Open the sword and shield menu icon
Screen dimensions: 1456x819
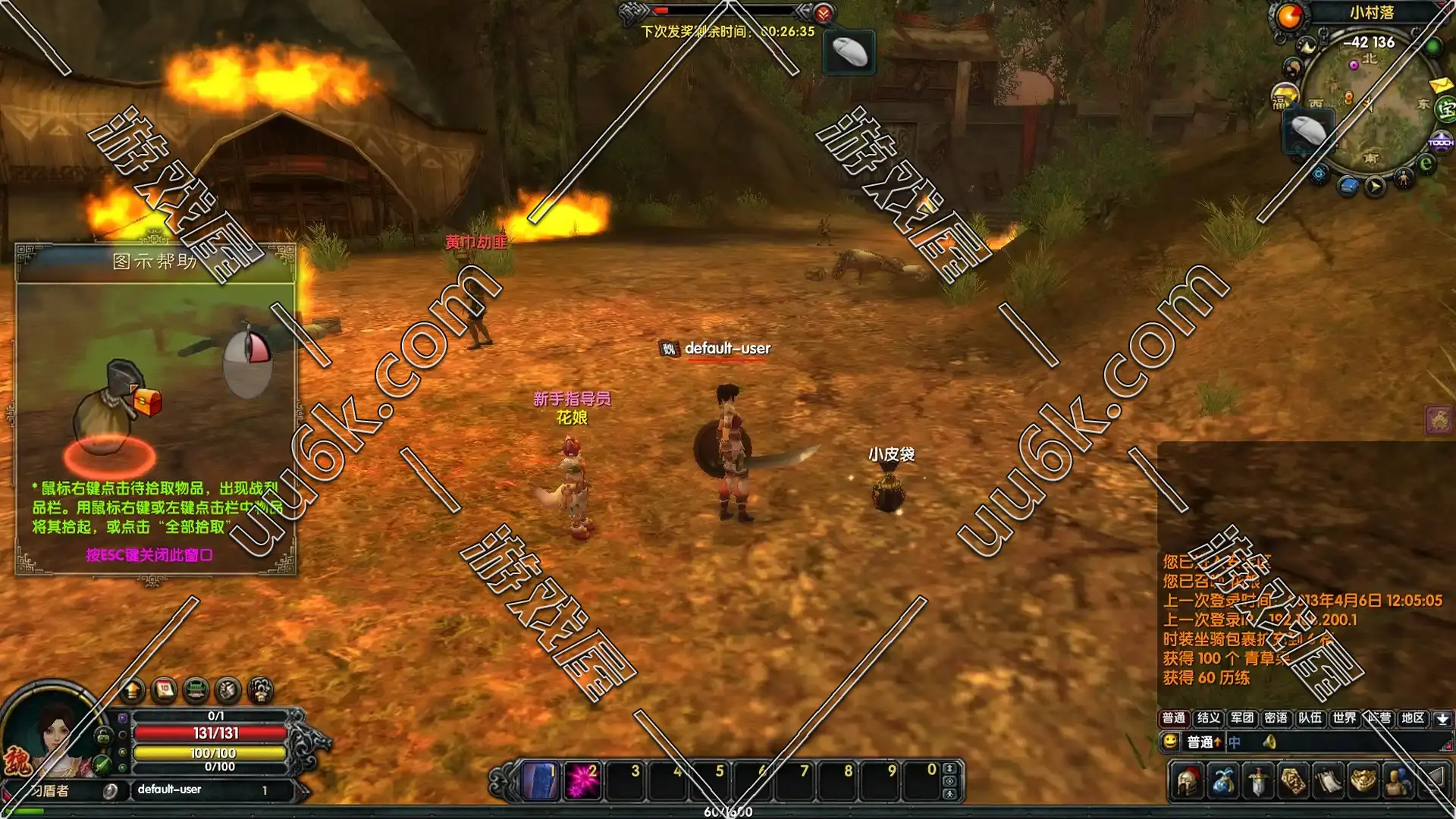(1258, 782)
